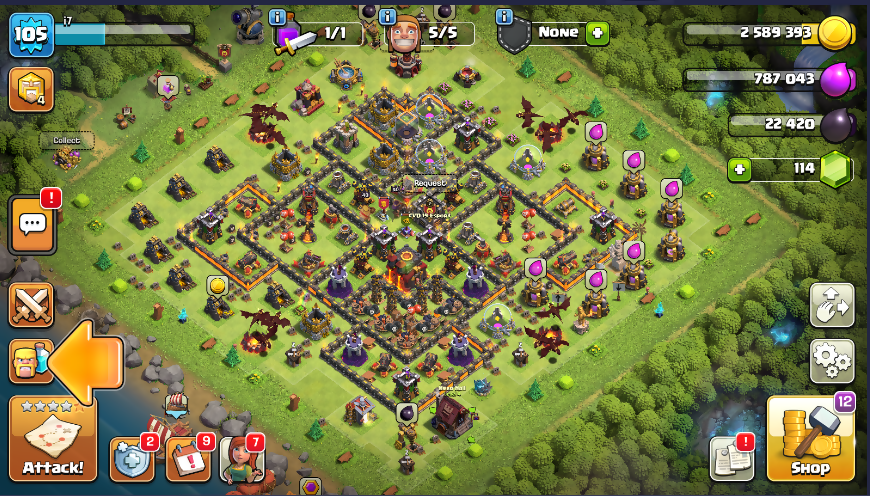Tap the Request label above Clan Castle
870x496 pixels.
[x=430, y=183]
